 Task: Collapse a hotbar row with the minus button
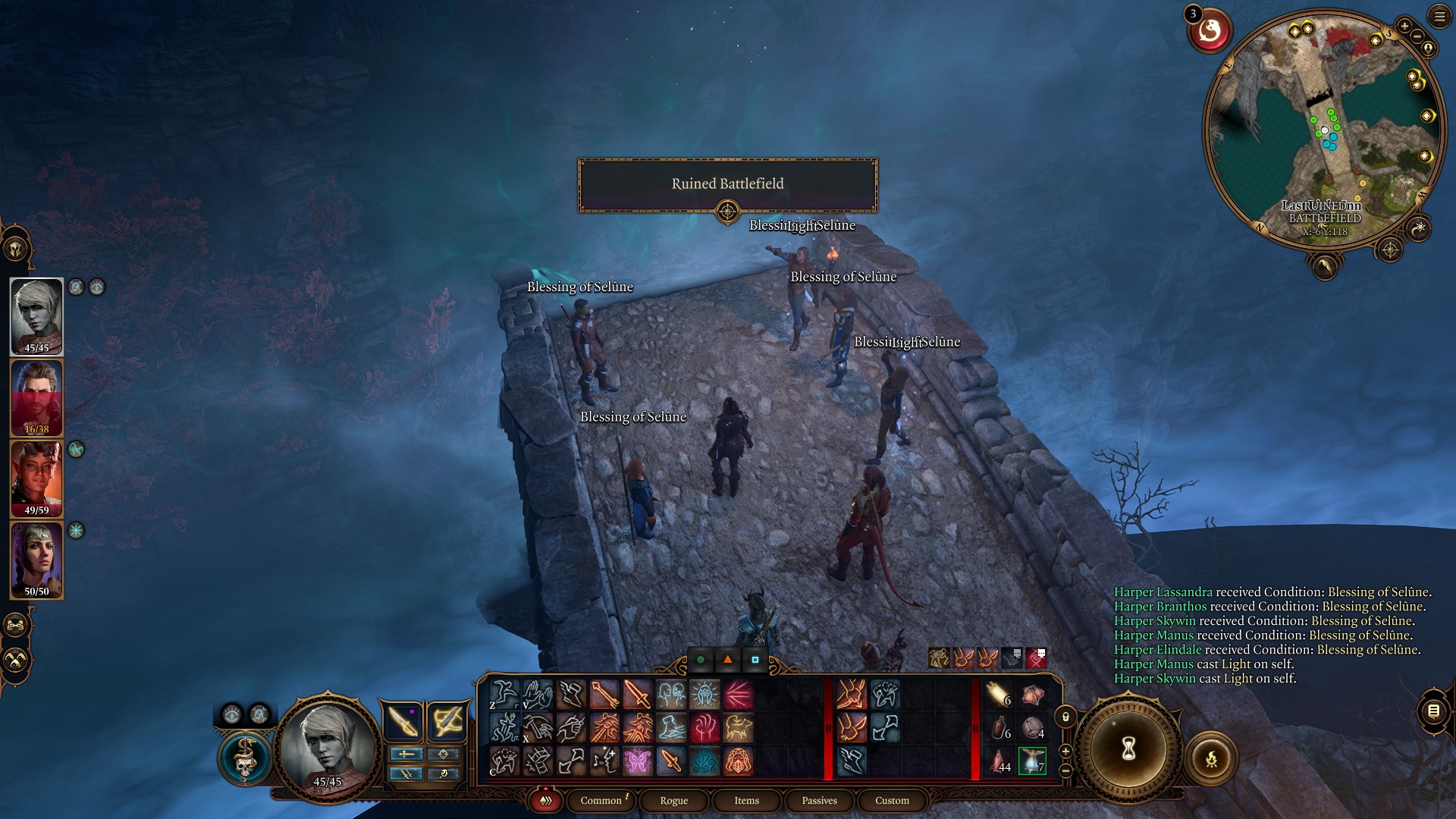[x=1065, y=771]
